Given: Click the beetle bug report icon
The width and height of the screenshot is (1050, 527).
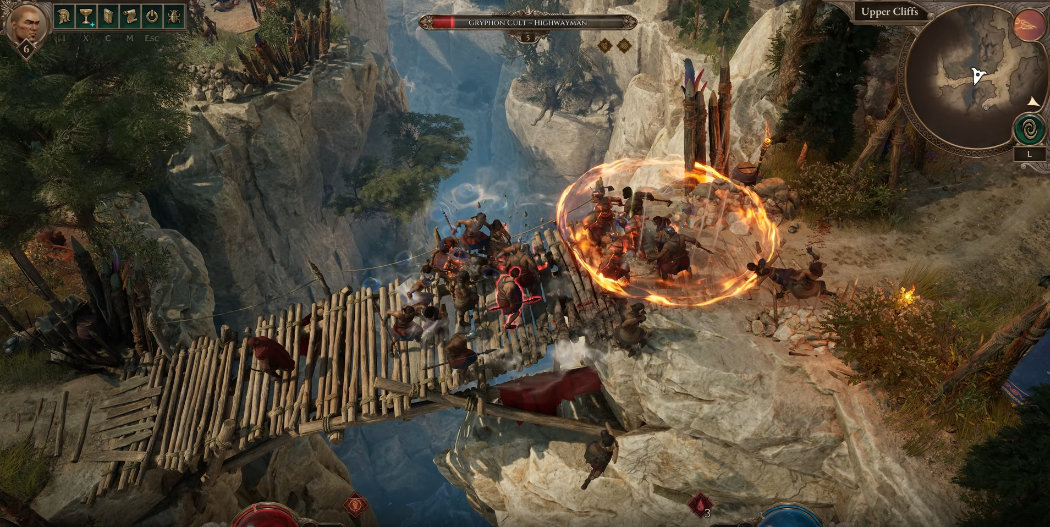Looking at the screenshot, I should (174, 16).
